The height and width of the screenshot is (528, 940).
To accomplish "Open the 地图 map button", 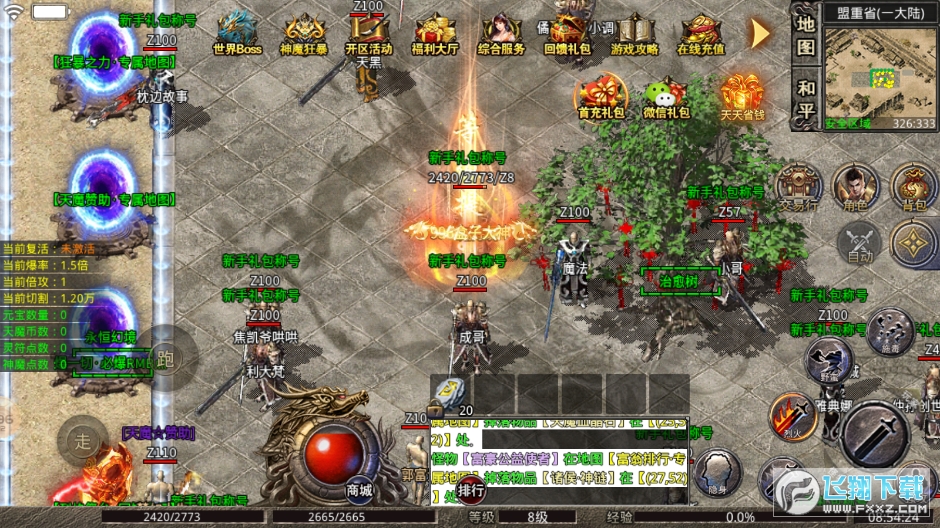I will click(x=805, y=34).
